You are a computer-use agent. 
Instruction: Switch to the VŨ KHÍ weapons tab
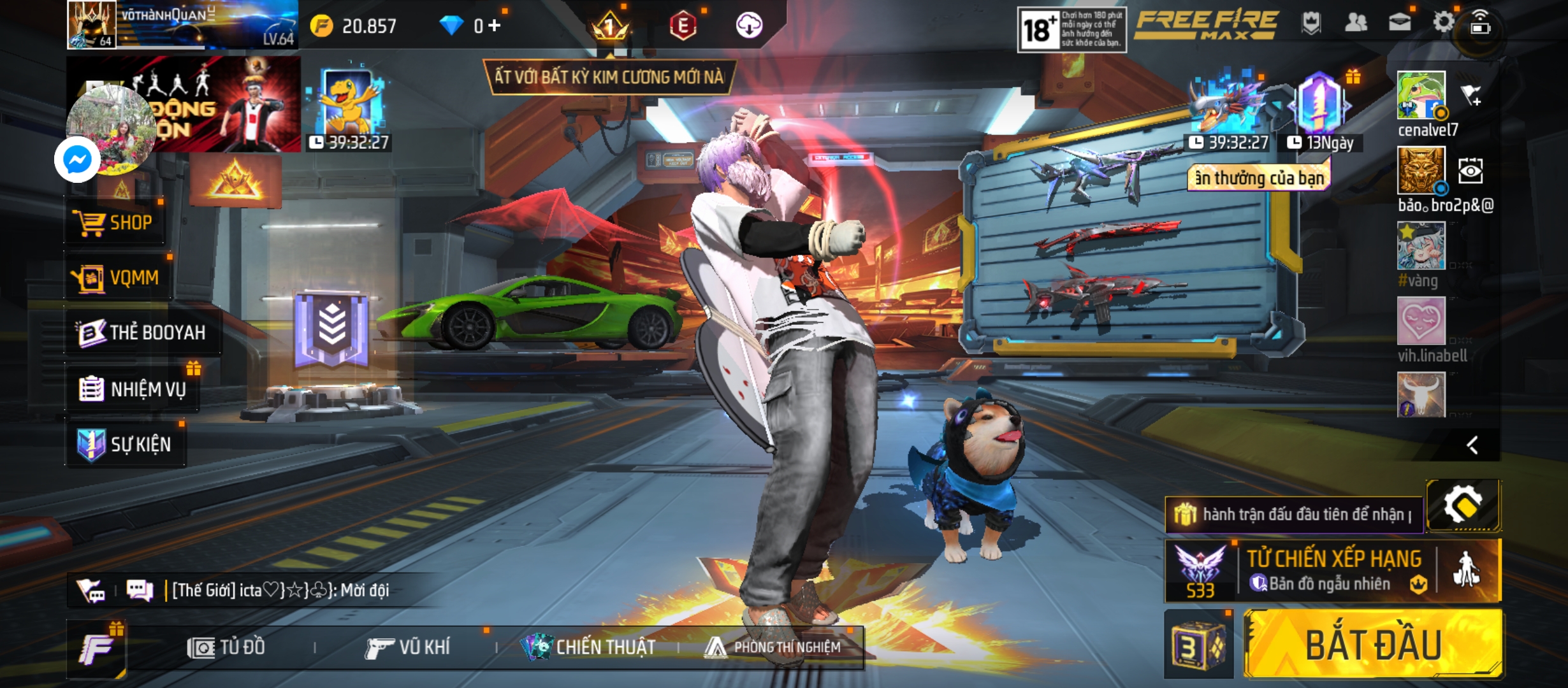(x=408, y=647)
